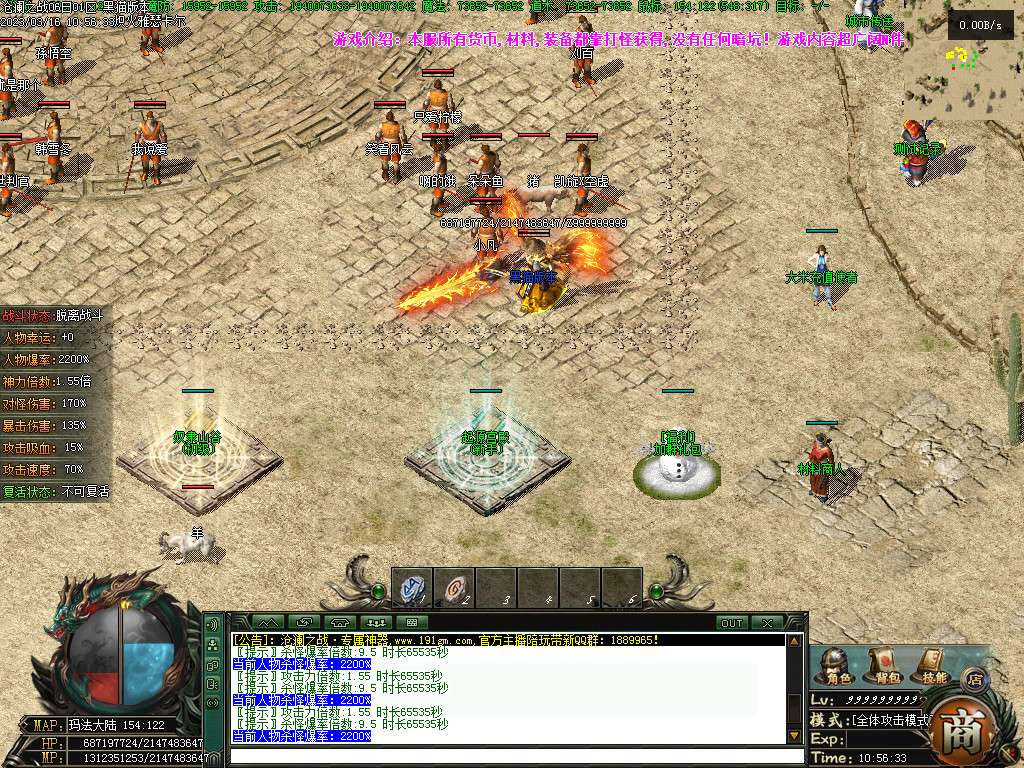Close the chat panel with X button
The width and height of the screenshot is (1024, 768).
click(x=767, y=623)
